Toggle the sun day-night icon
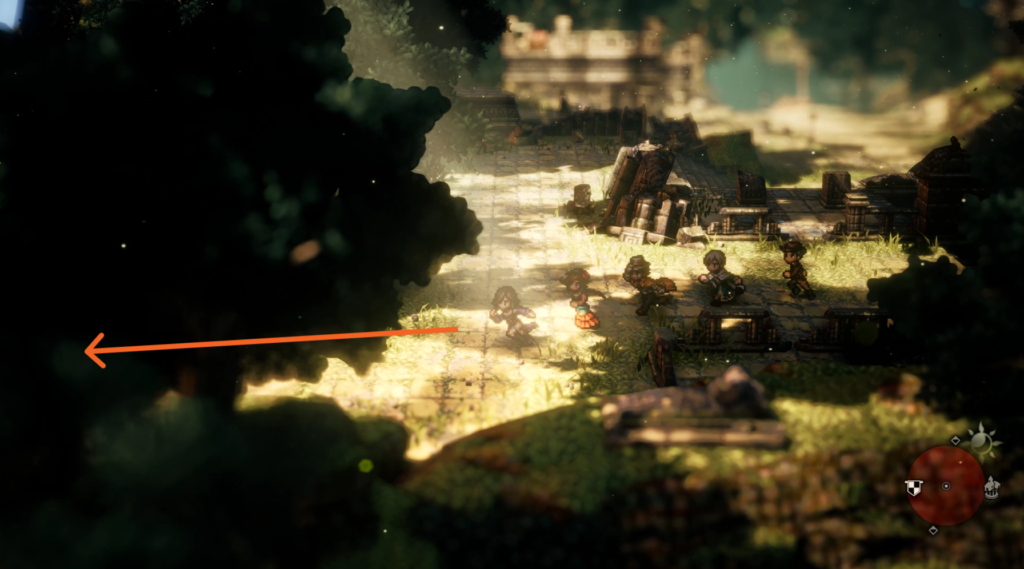Image resolution: width=1024 pixels, height=569 pixels. coord(983,442)
